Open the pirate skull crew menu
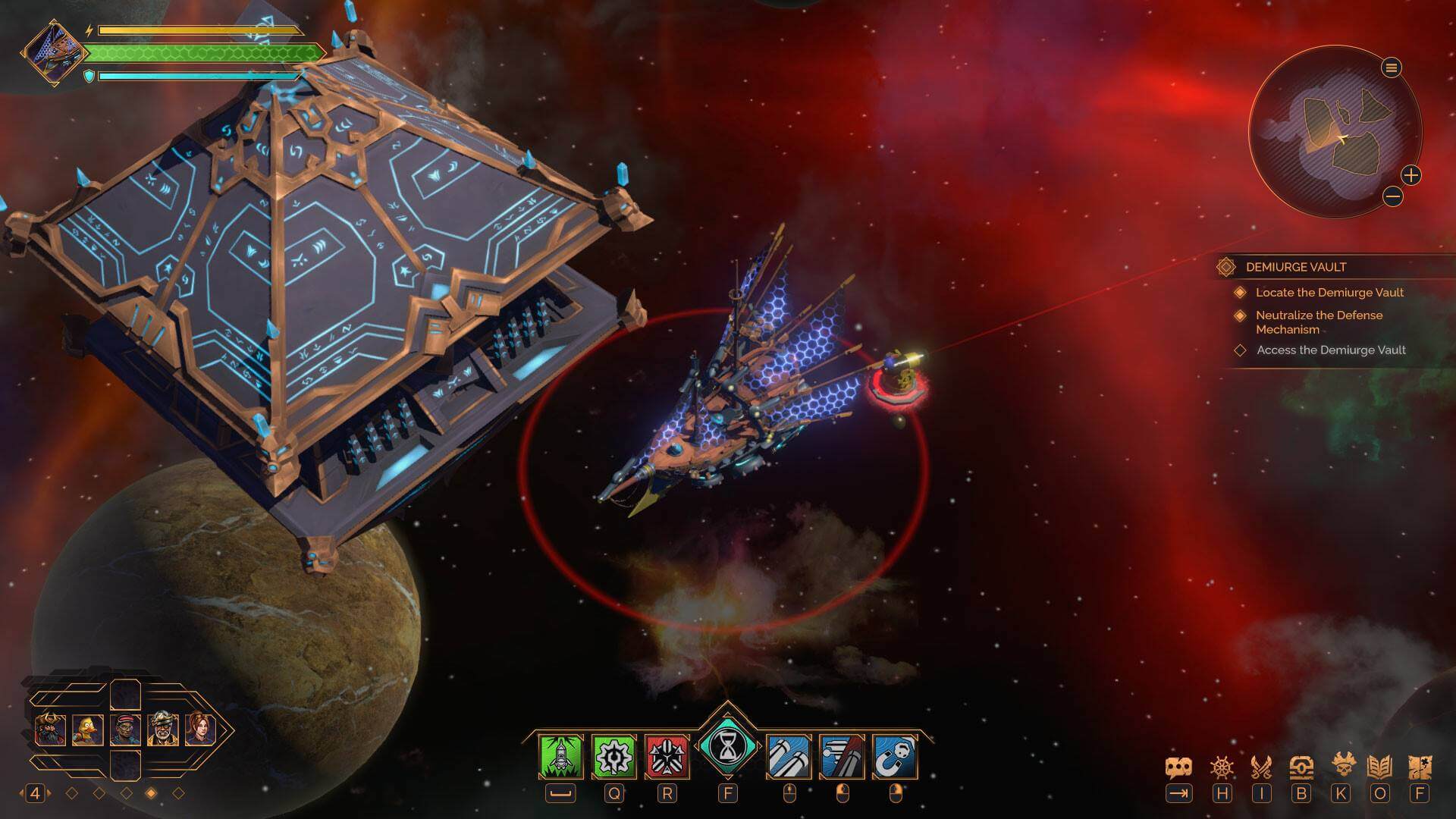The image size is (1456, 819). pos(1341,767)
